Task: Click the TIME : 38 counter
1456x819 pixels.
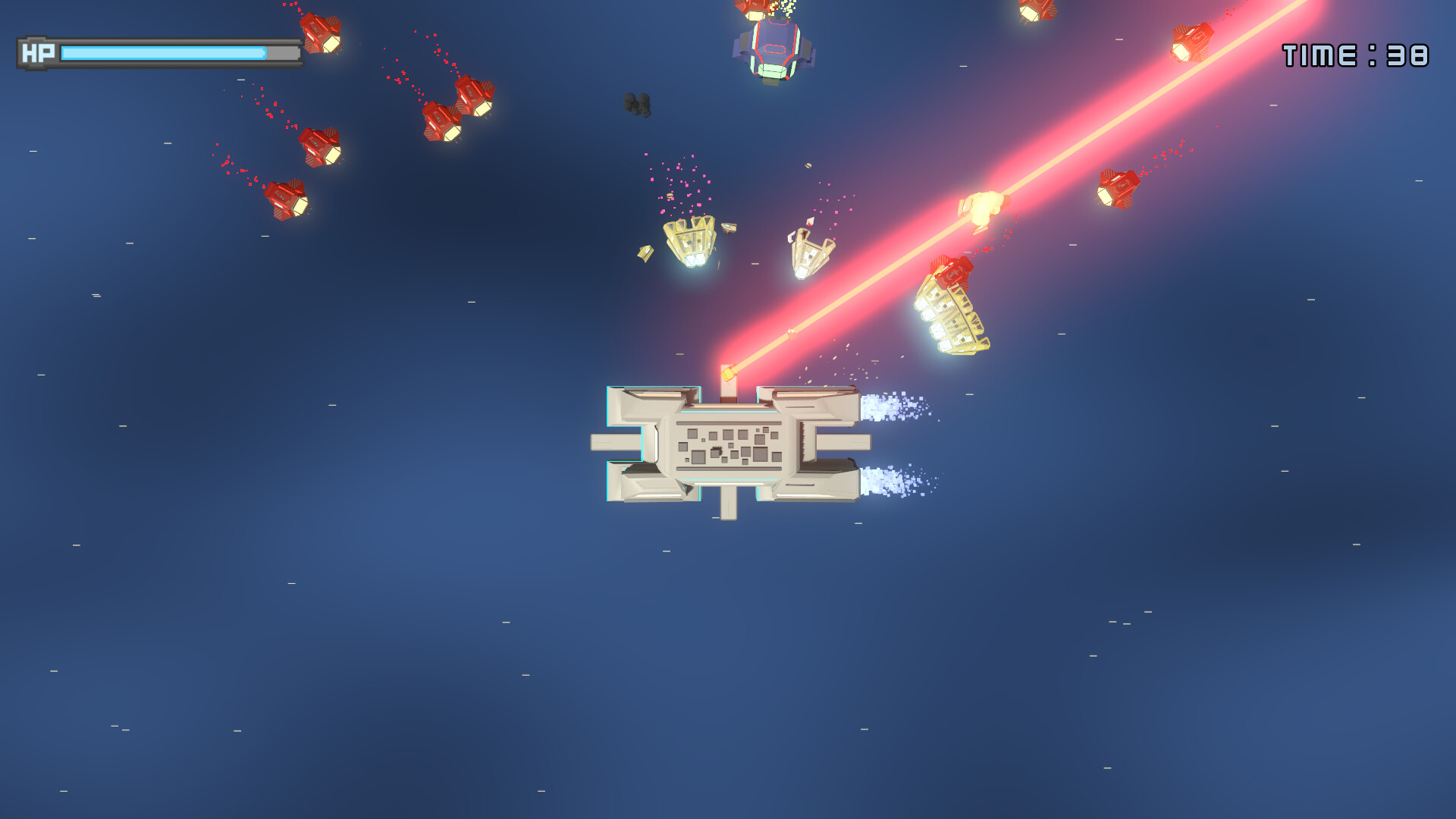Action: pyautogui.click(x=1357, y=53)
